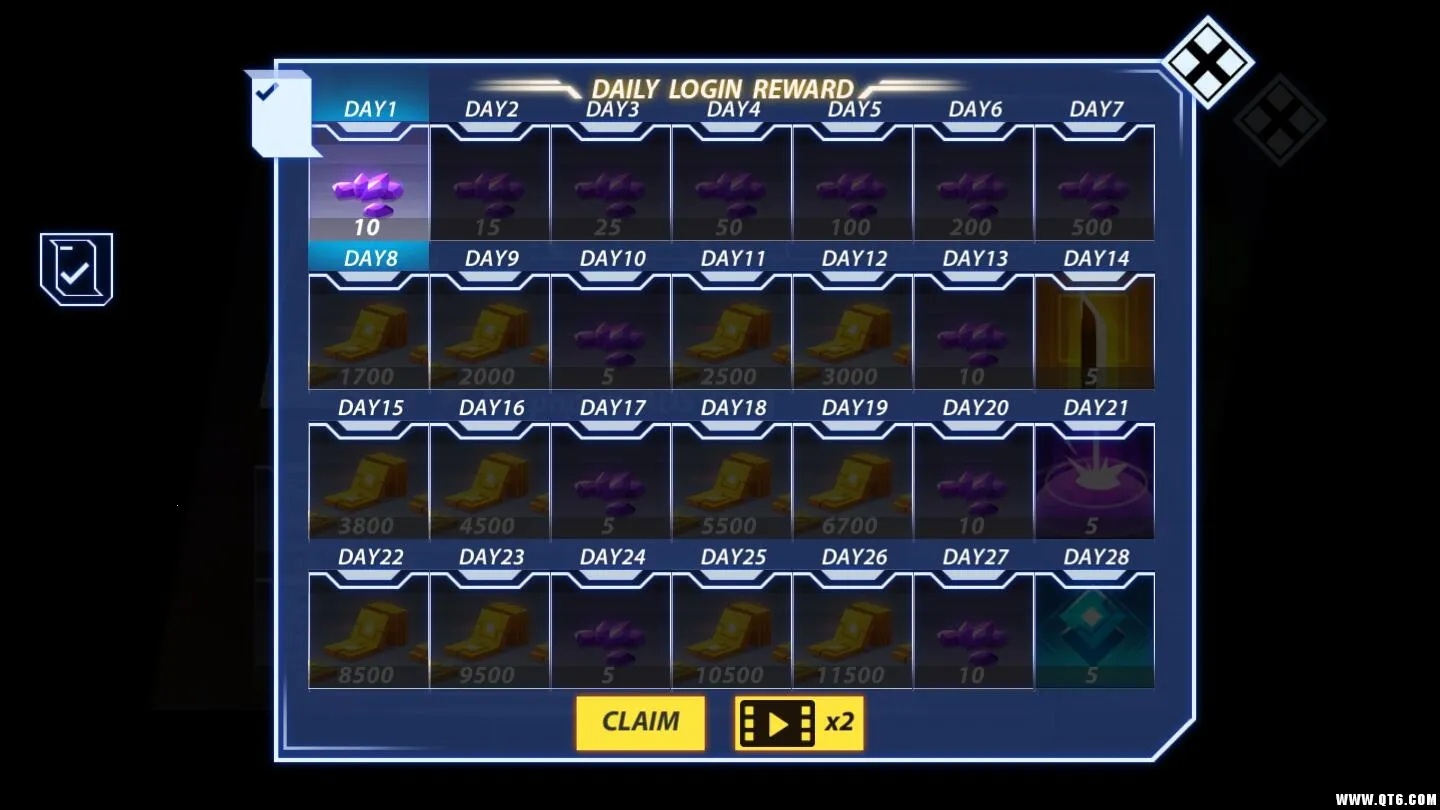
Task: Click the teal chest reward icon on DAY28
Action: (x=1094, y=630)
